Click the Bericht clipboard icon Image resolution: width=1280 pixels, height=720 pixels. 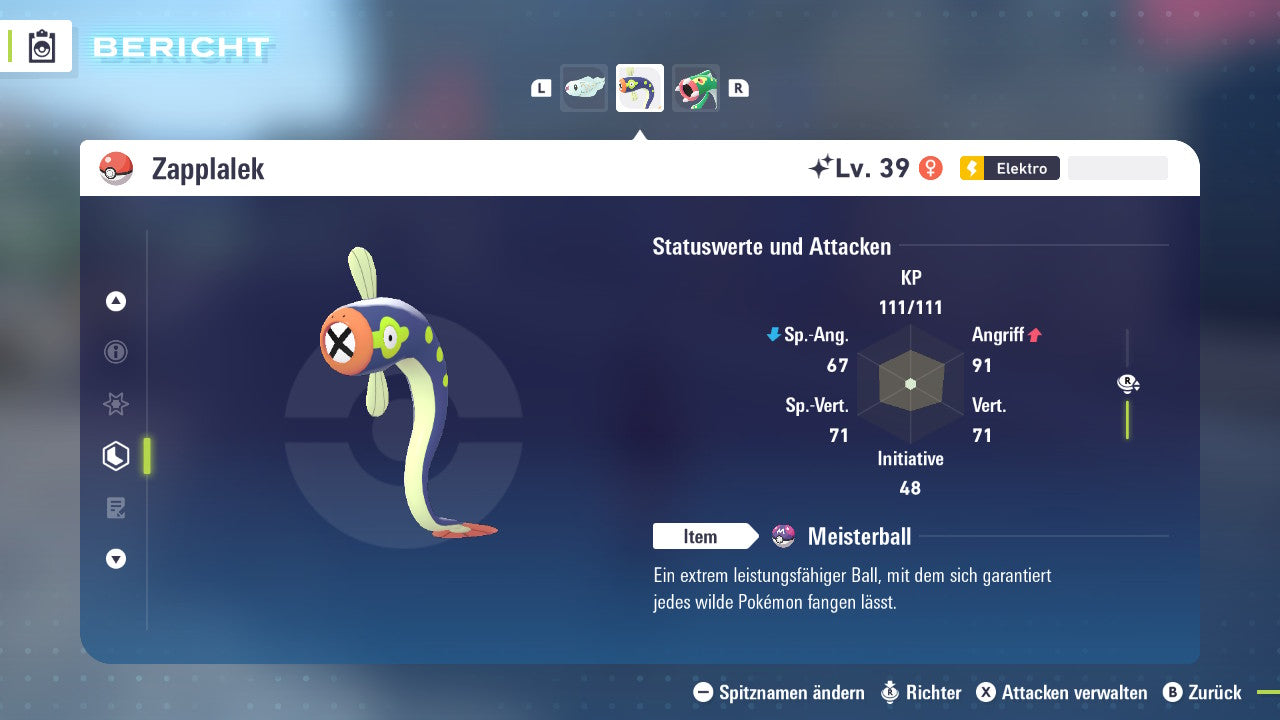point(41,46)
